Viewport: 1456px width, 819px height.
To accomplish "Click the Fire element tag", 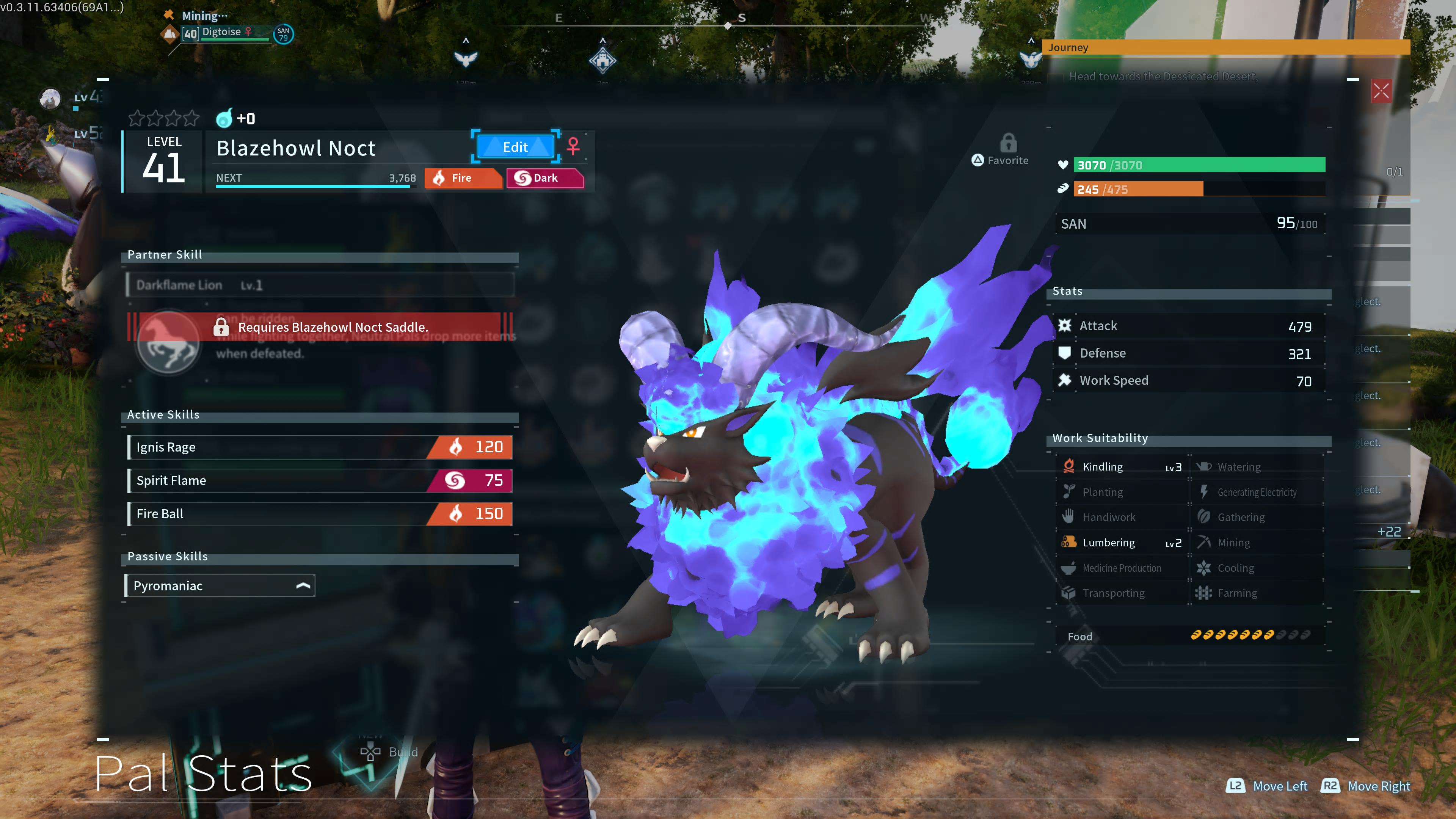I will pyautogui.click(x=462, y=178).
